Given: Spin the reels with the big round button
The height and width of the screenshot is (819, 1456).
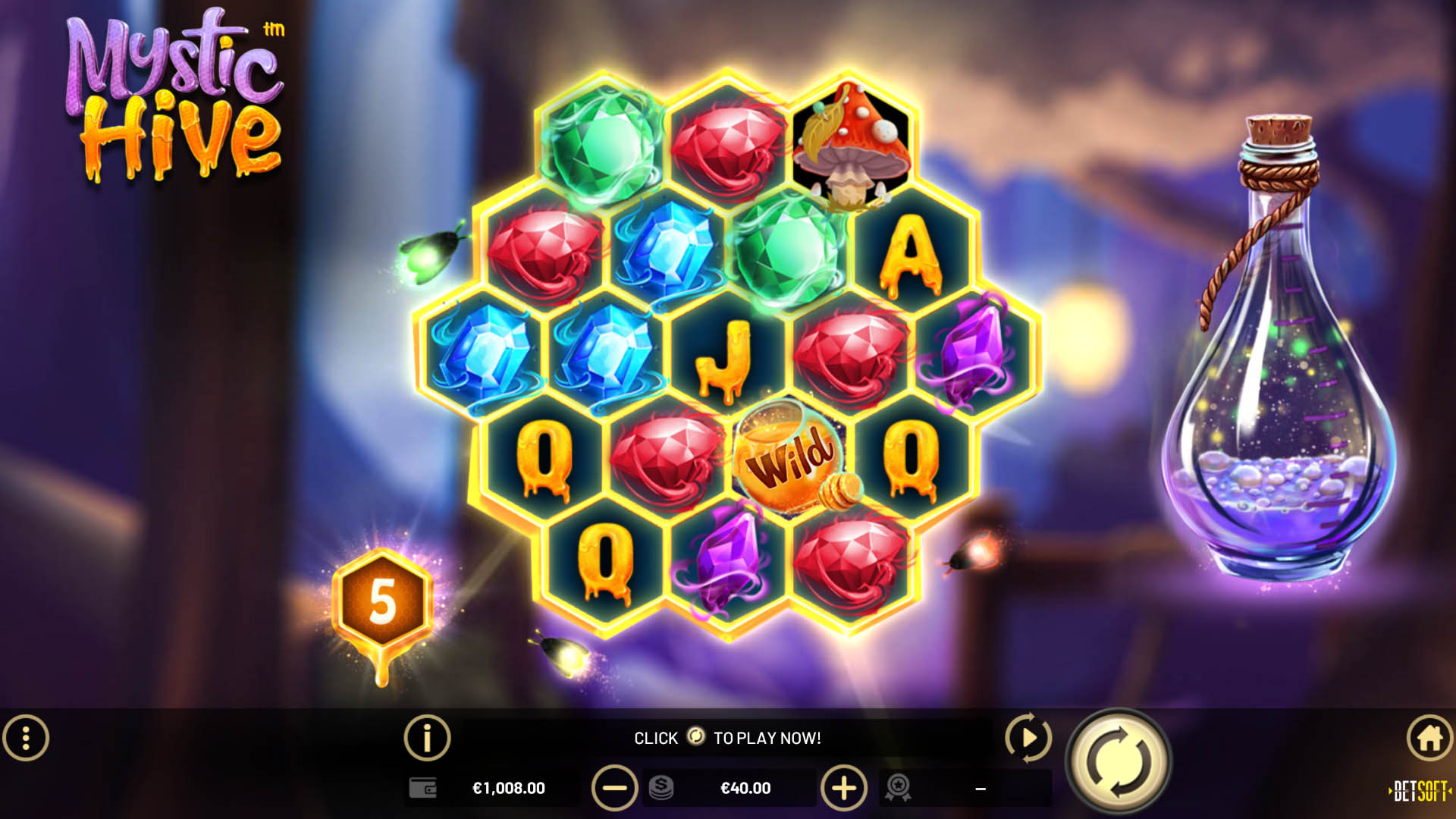Looking at the screenshot, I should point(1119,761).
